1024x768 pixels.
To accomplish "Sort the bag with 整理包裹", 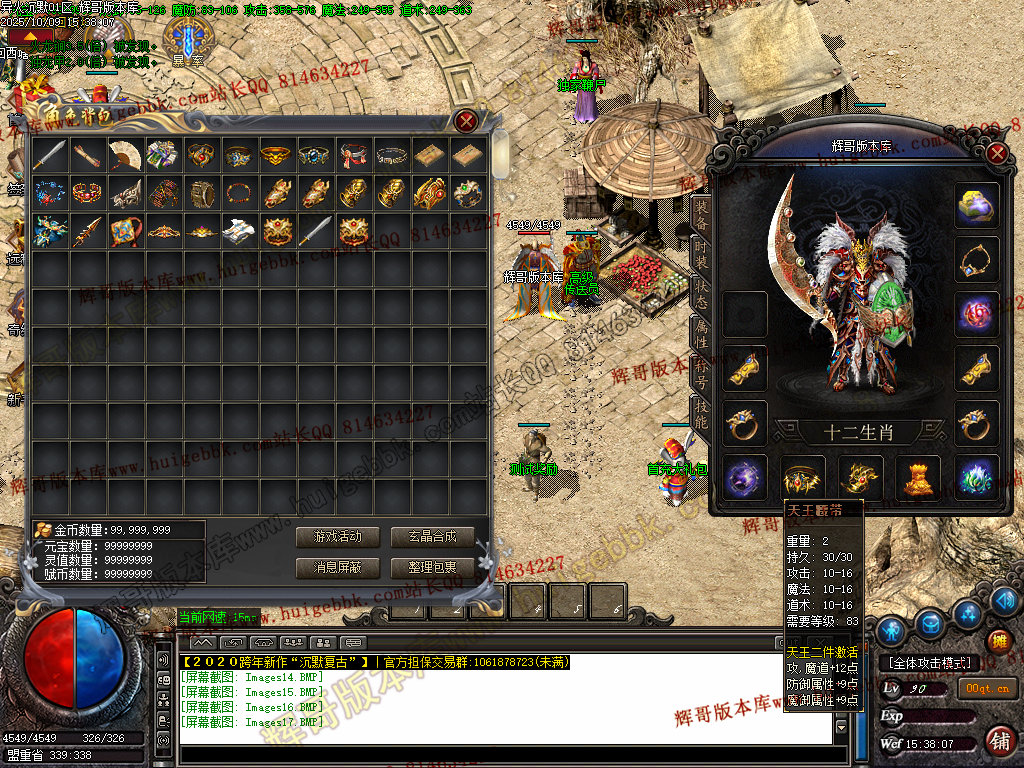I will [432, 567].
